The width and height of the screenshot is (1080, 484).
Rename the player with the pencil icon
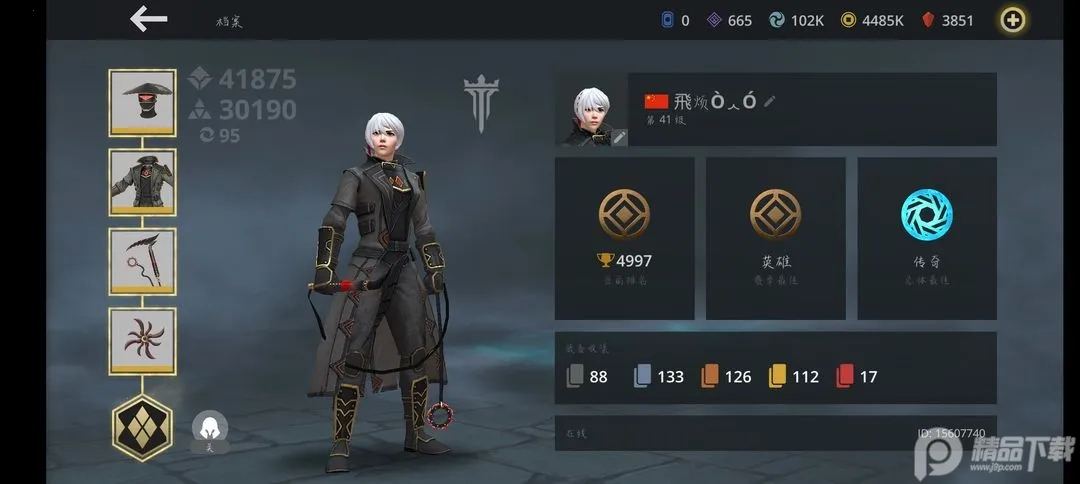coord(770,101)
